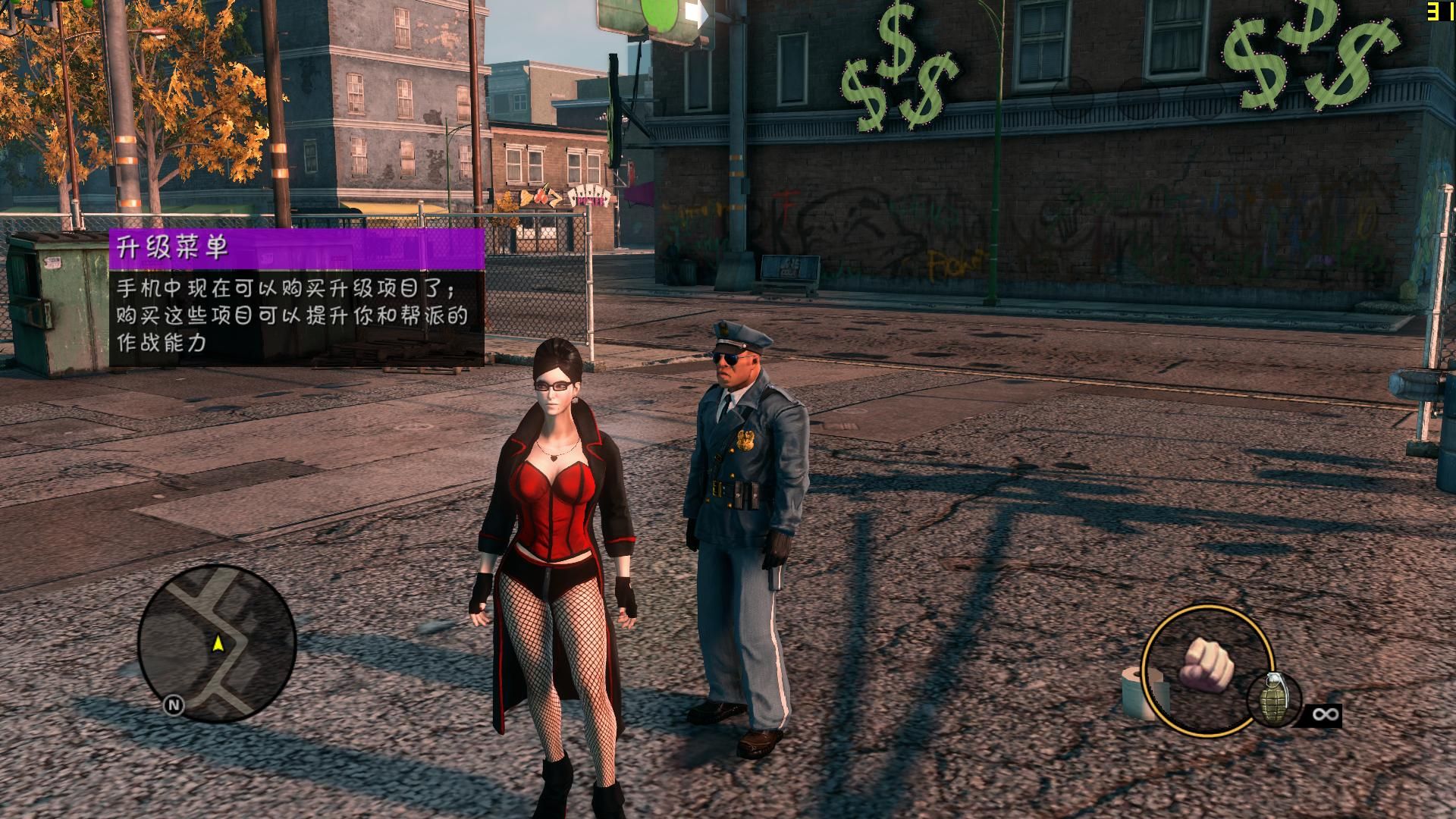Viewport: 1456px width, 819px height.
Task: Select the fist weapon icon
Action: point(1206,664)
